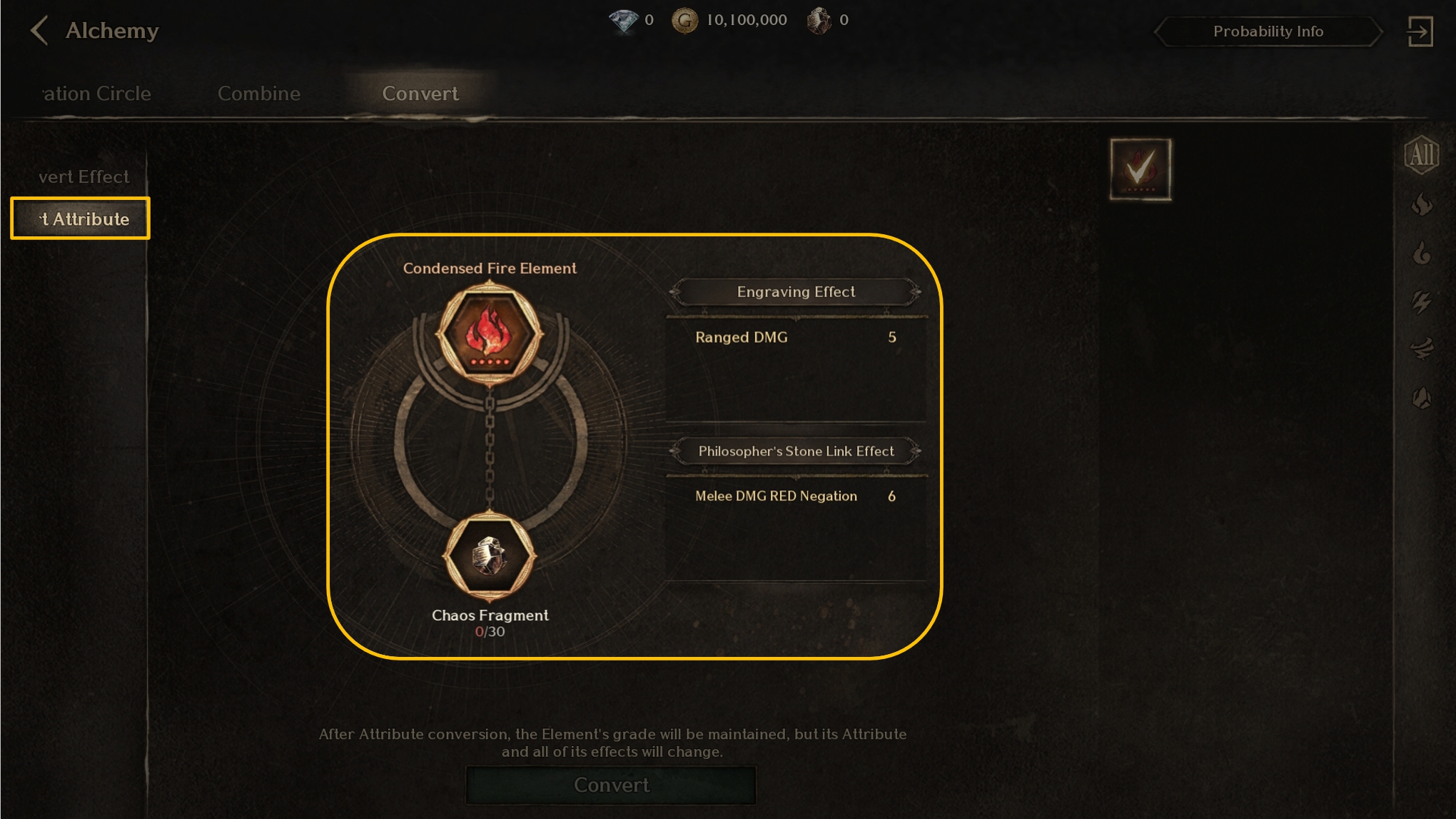Select the Chaos Fragment material slot
The width and height of the screenshot is (1456, 819).
490,557
